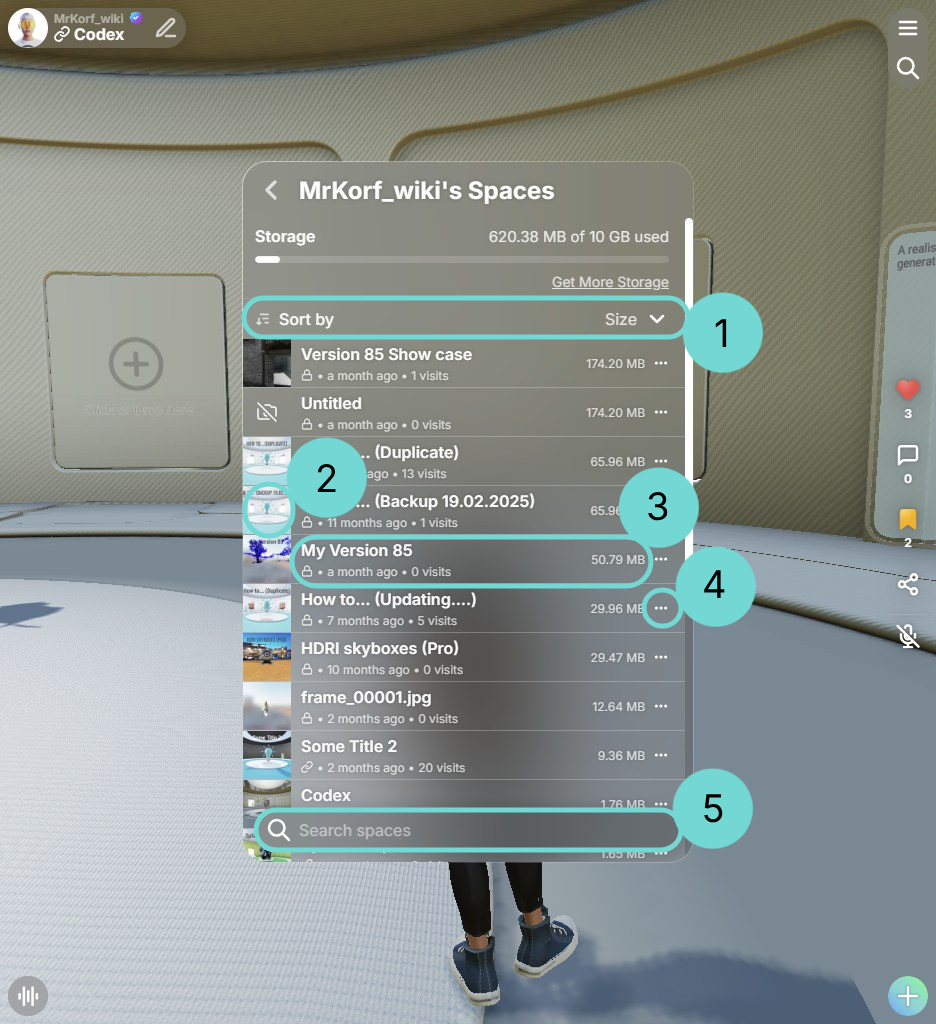Click the Search spaces input field
The height and width of the screenshot is (1024, 936).
point(470,831)
